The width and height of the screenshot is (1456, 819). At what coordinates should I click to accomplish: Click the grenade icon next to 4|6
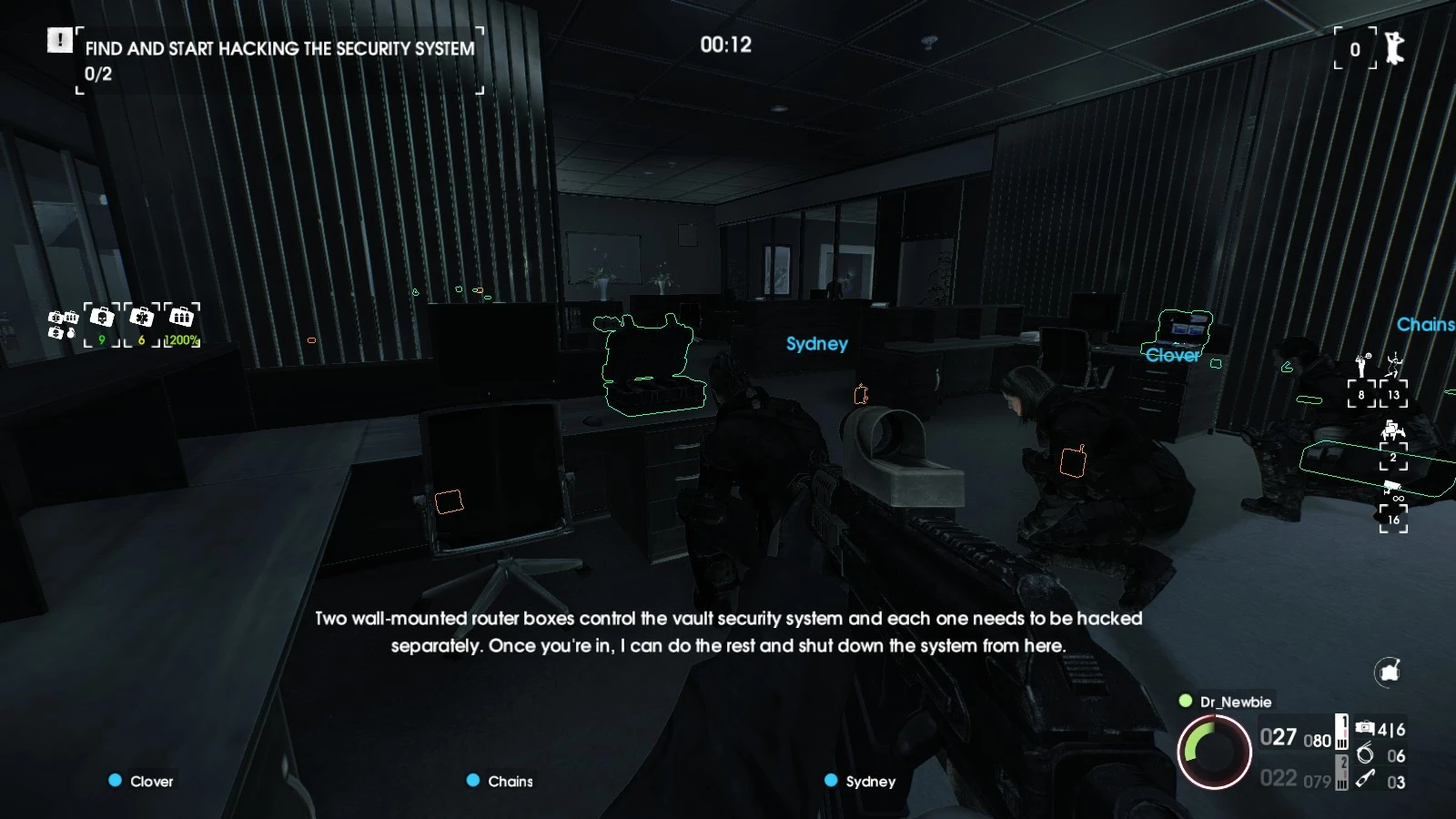(x=1365, y=727)
